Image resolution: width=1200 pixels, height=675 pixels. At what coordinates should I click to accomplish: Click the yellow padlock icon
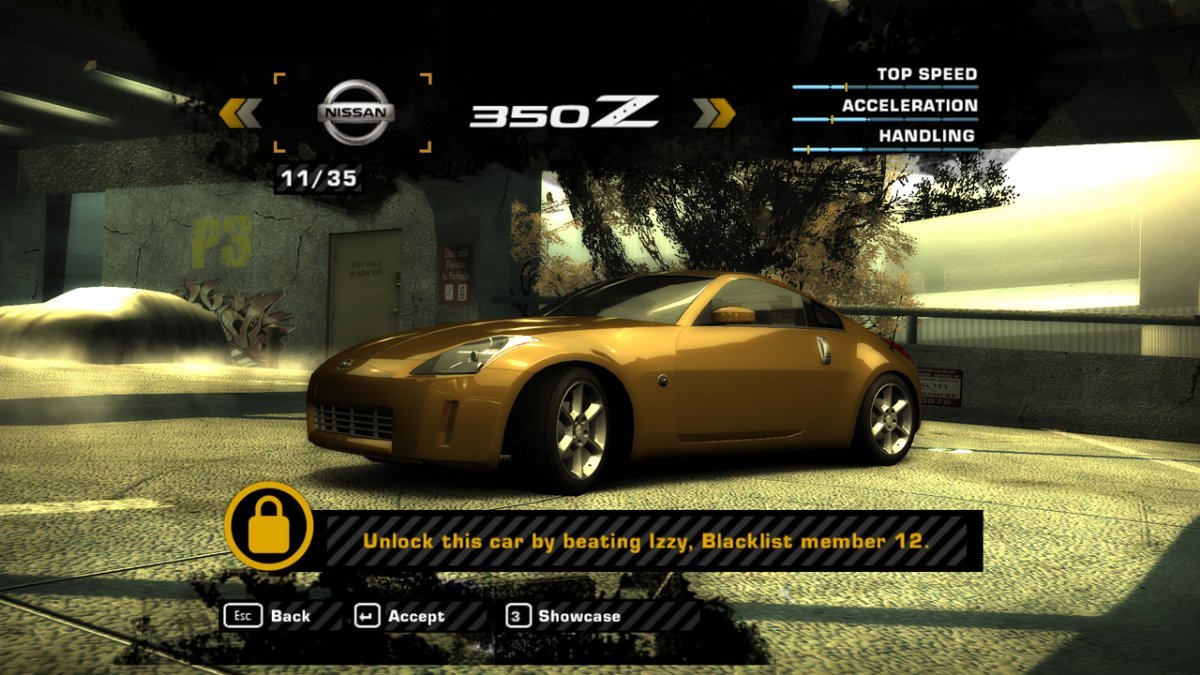pyautogui.click(x=267, y=526)
